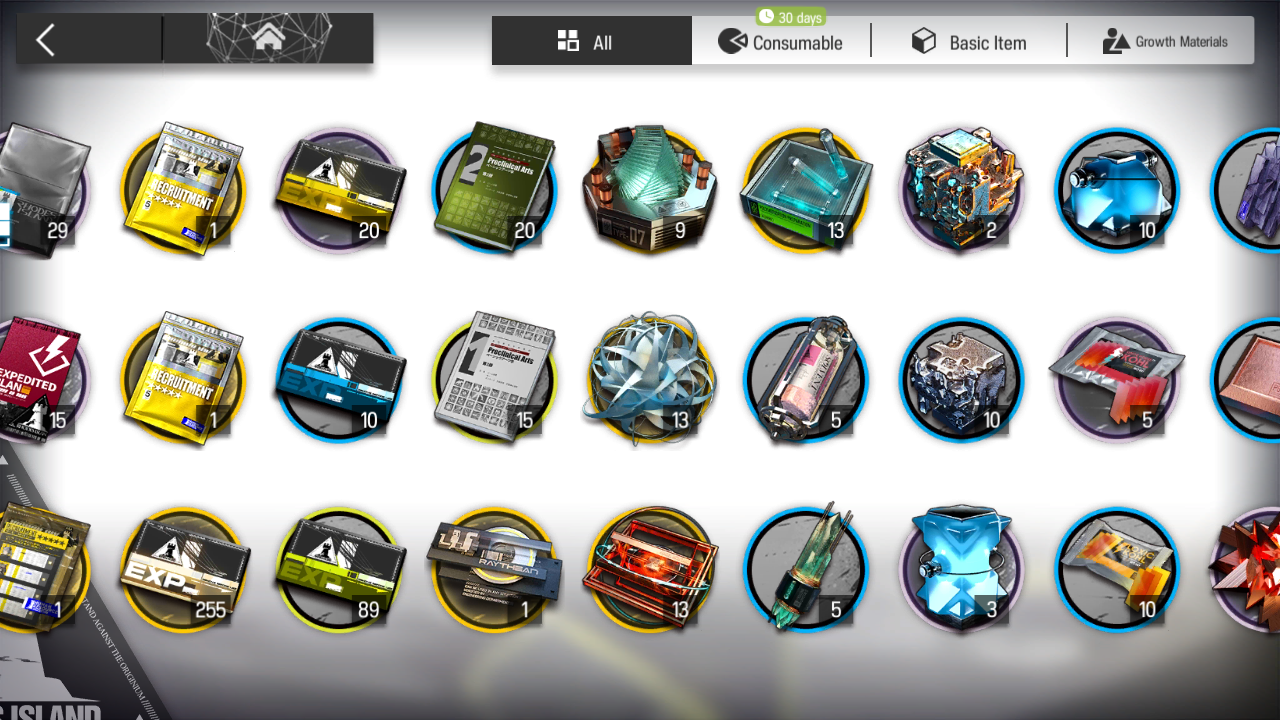
Task: Show the Basic Item category
Action: [969, 42]
